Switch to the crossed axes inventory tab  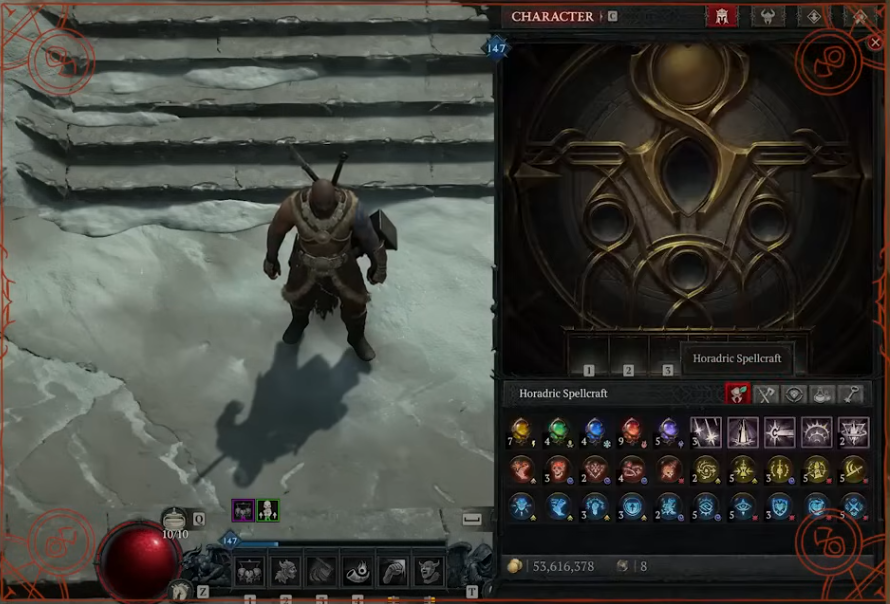766,394
